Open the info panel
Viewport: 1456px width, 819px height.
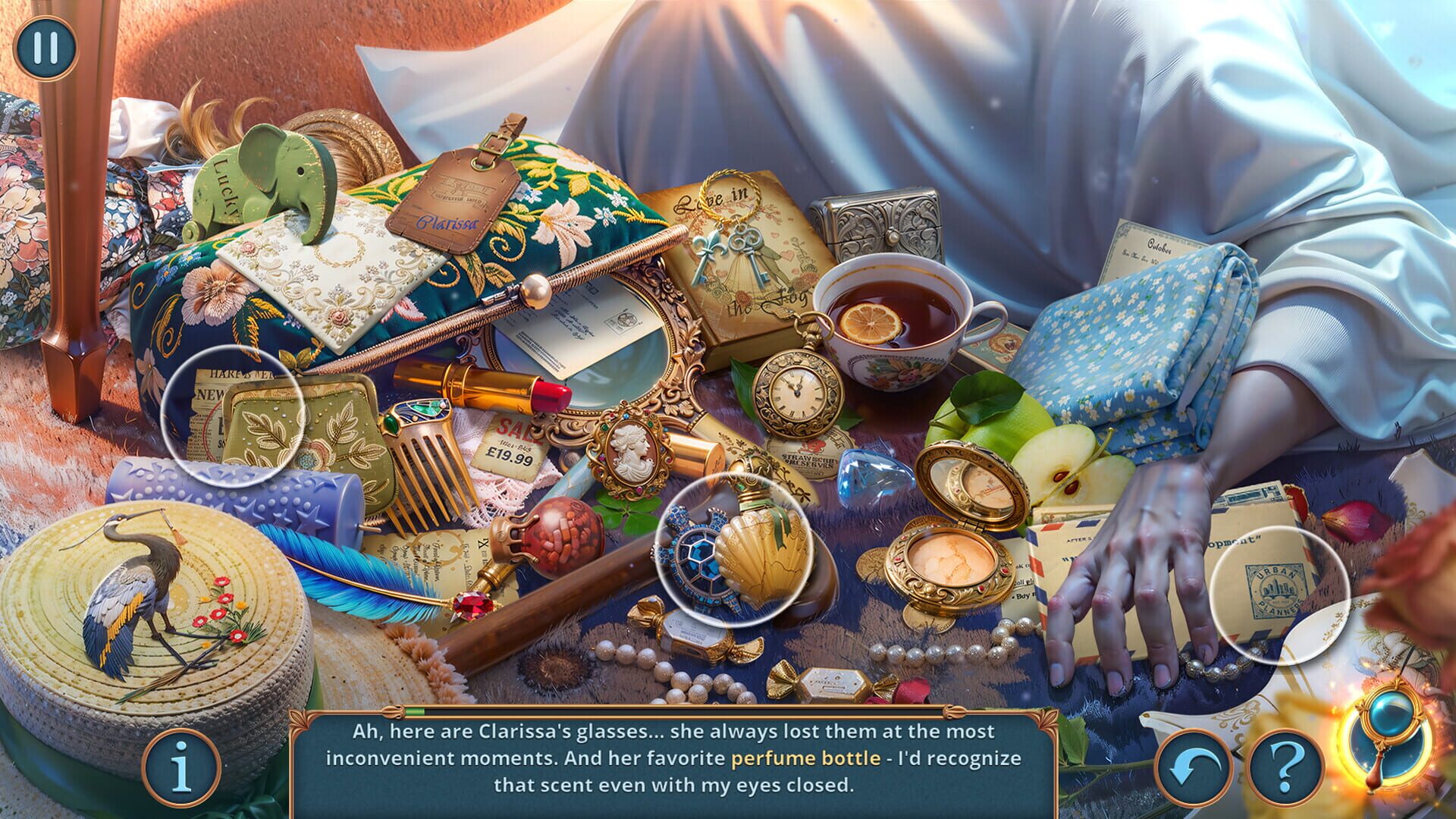pos(184,768)
